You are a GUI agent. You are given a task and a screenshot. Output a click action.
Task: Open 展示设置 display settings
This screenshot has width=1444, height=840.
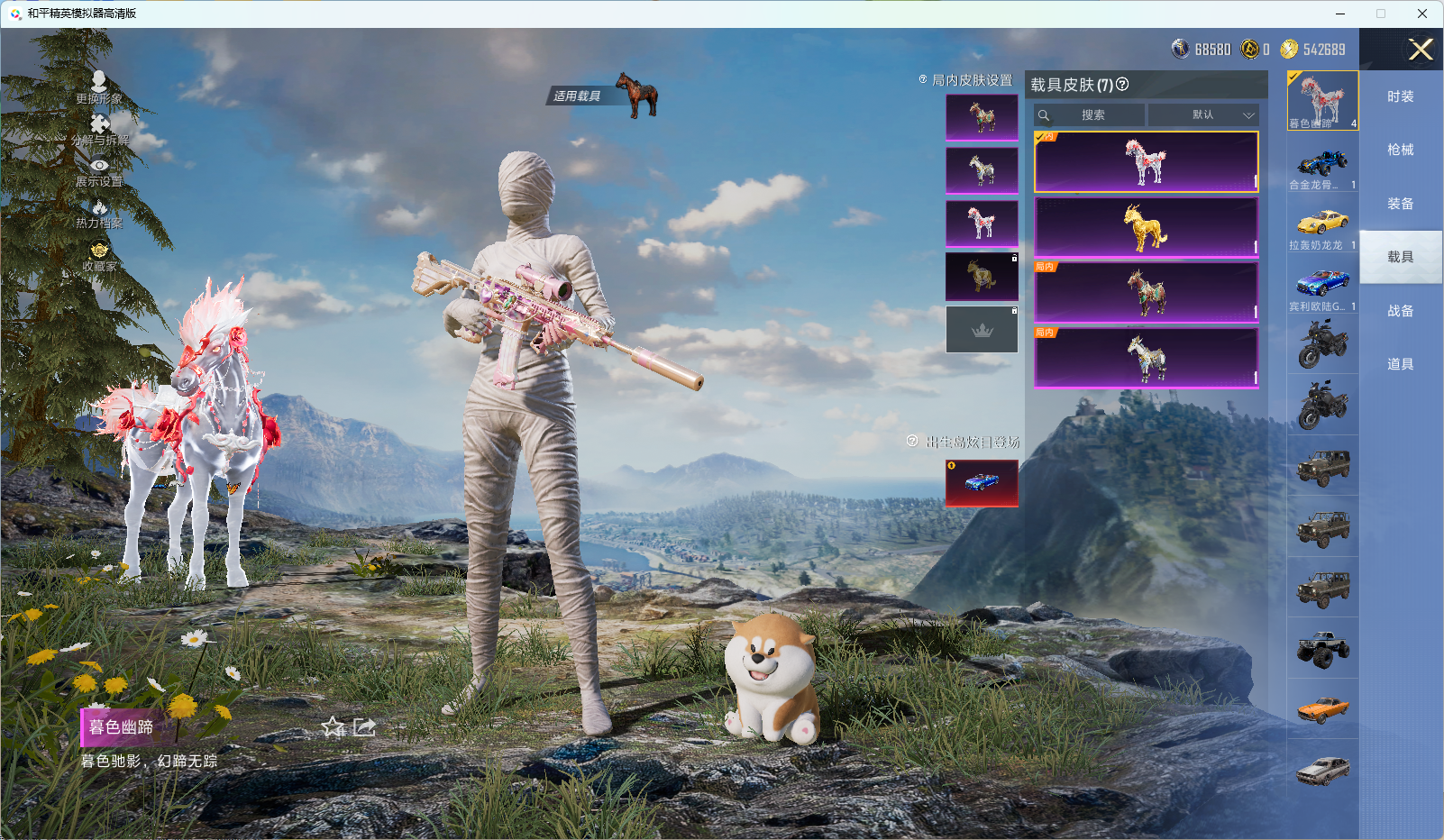(99, 172)
